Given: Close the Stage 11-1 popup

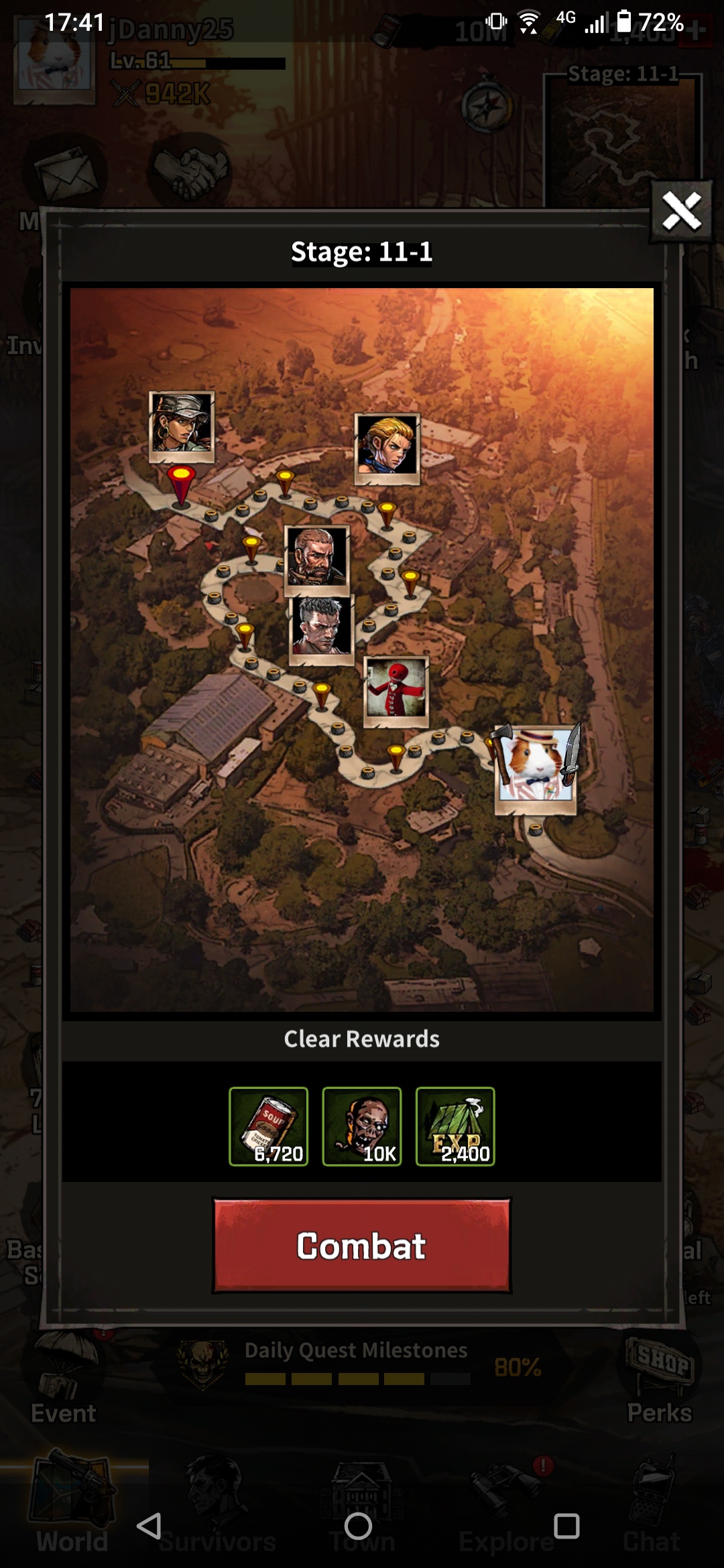Looking at the screenshot, I should pyautogui.click(x=681, y=212).
